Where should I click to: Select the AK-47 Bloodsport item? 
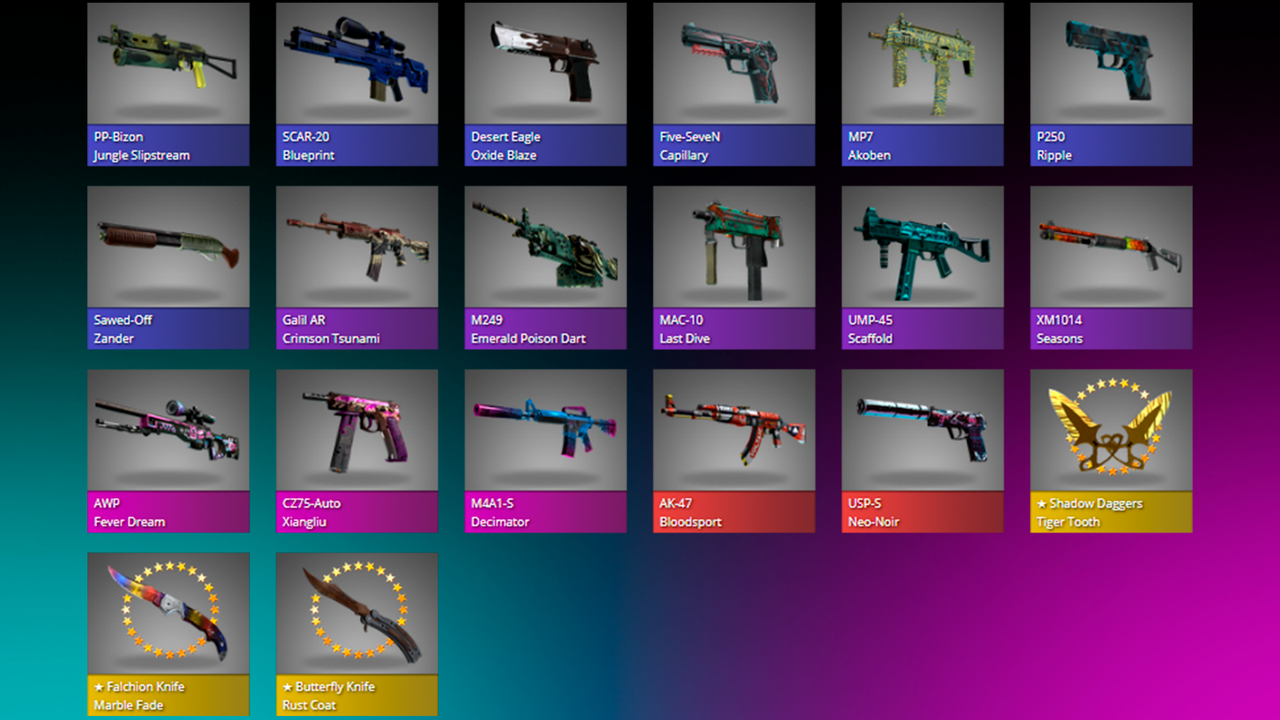tap(734, 450)
